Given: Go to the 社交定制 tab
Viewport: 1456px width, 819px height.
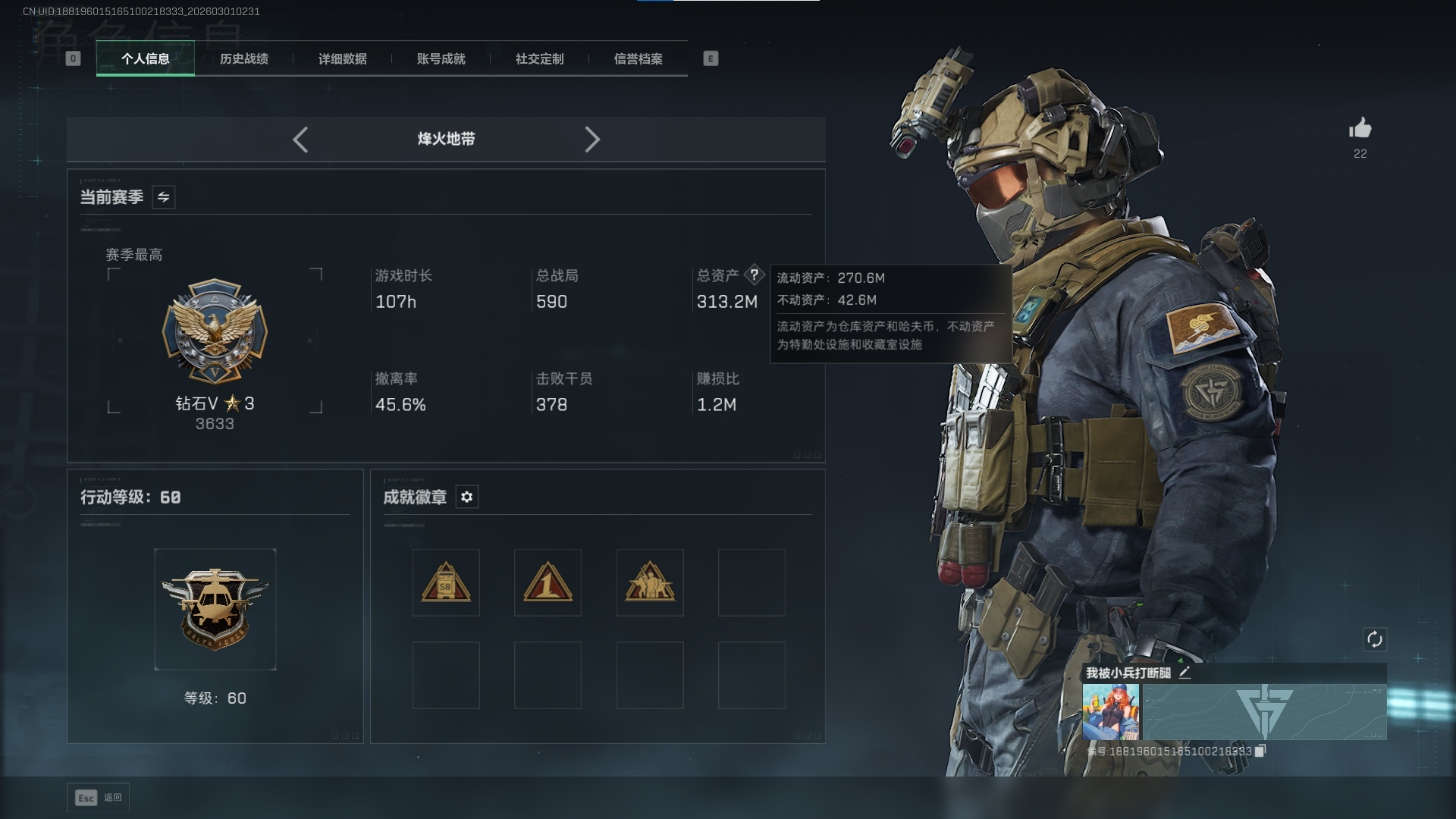Looking at the screenshot, I should [540, 58].
